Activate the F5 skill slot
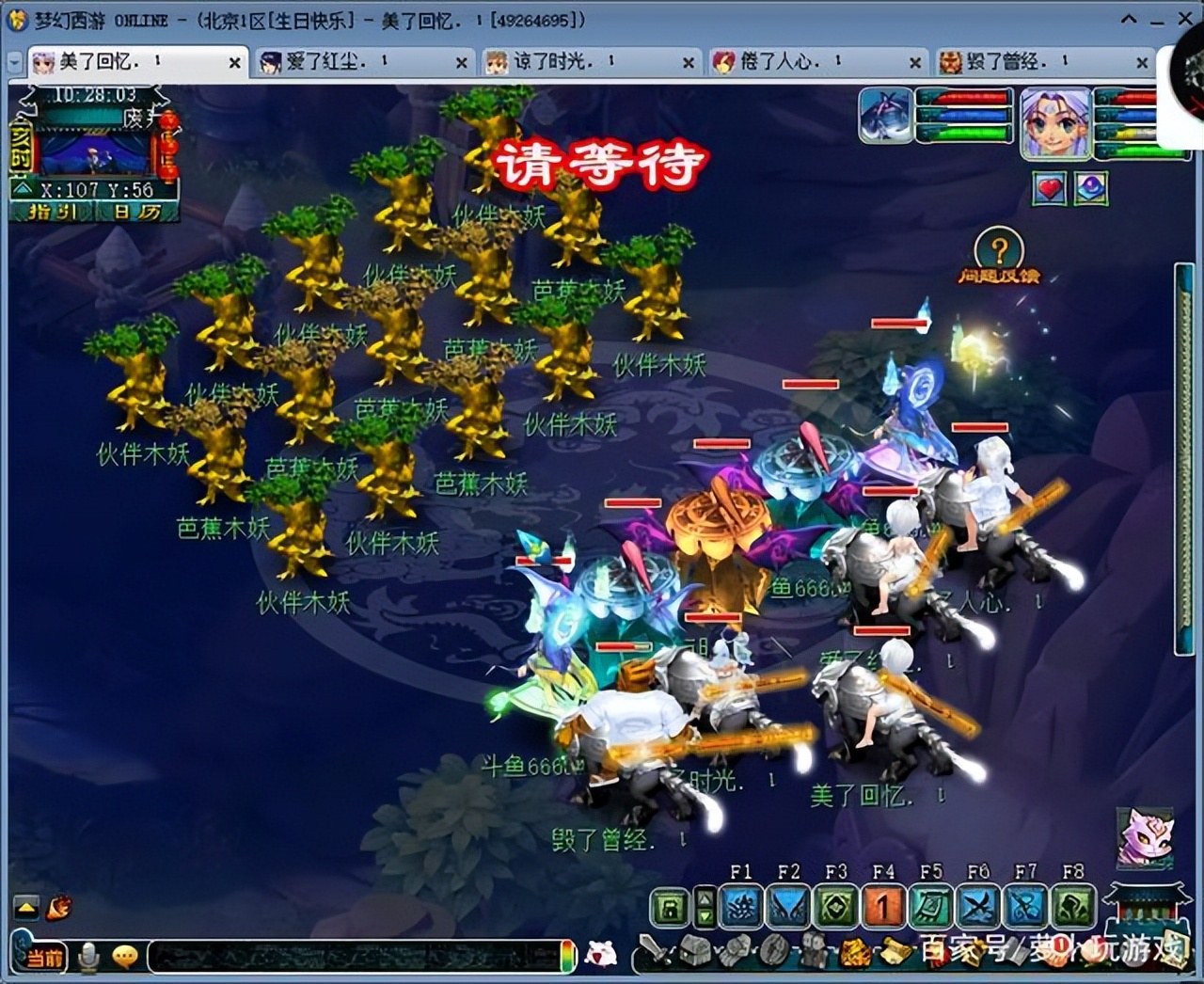The height and width of the screenshot is (984, 1204). [931, 907]
